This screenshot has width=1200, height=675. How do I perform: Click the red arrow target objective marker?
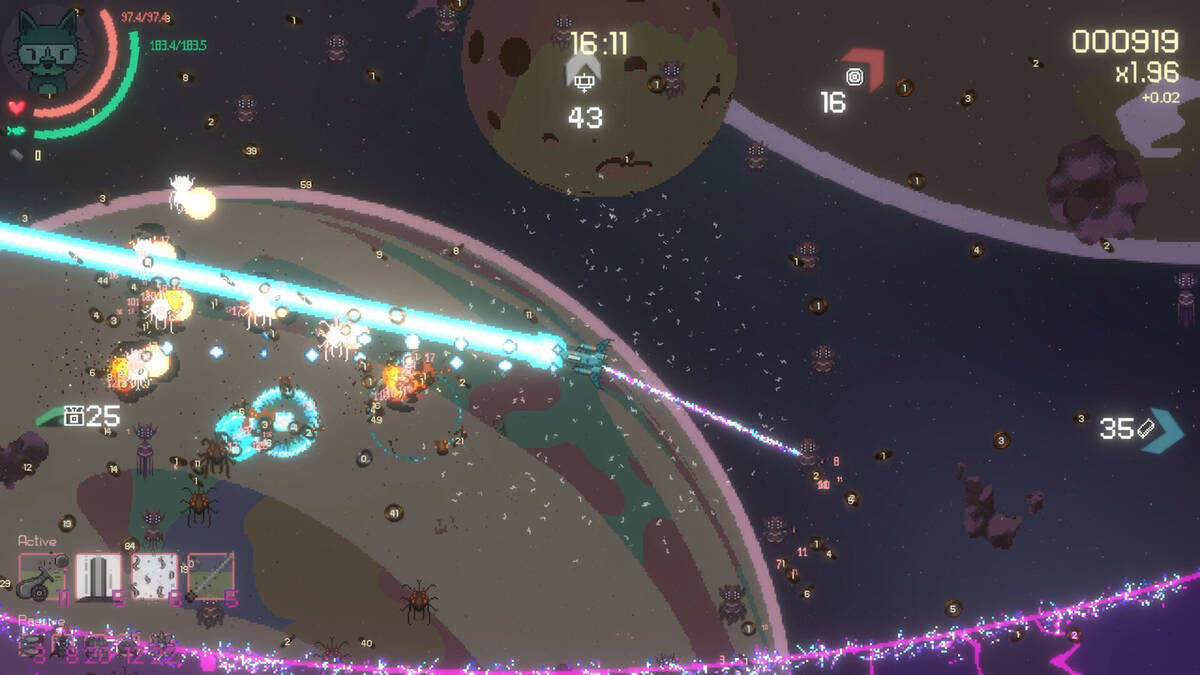click(862, 72)
